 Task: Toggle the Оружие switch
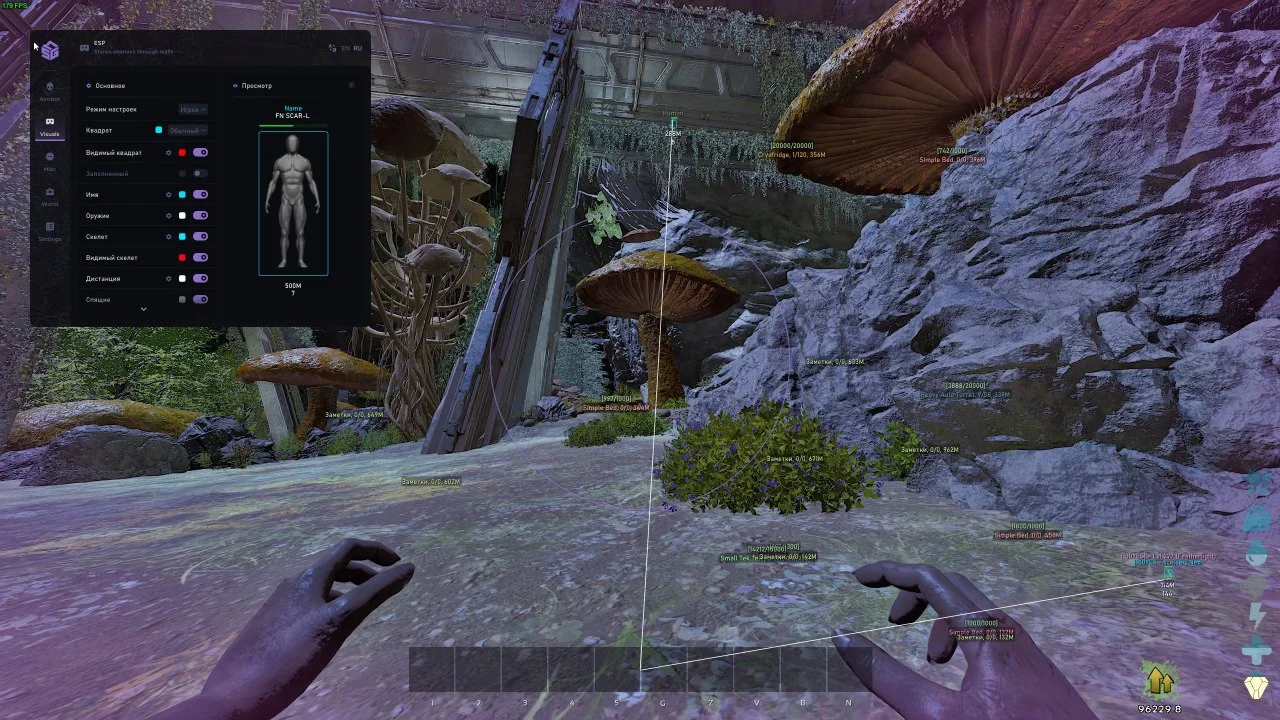(200, 216)
